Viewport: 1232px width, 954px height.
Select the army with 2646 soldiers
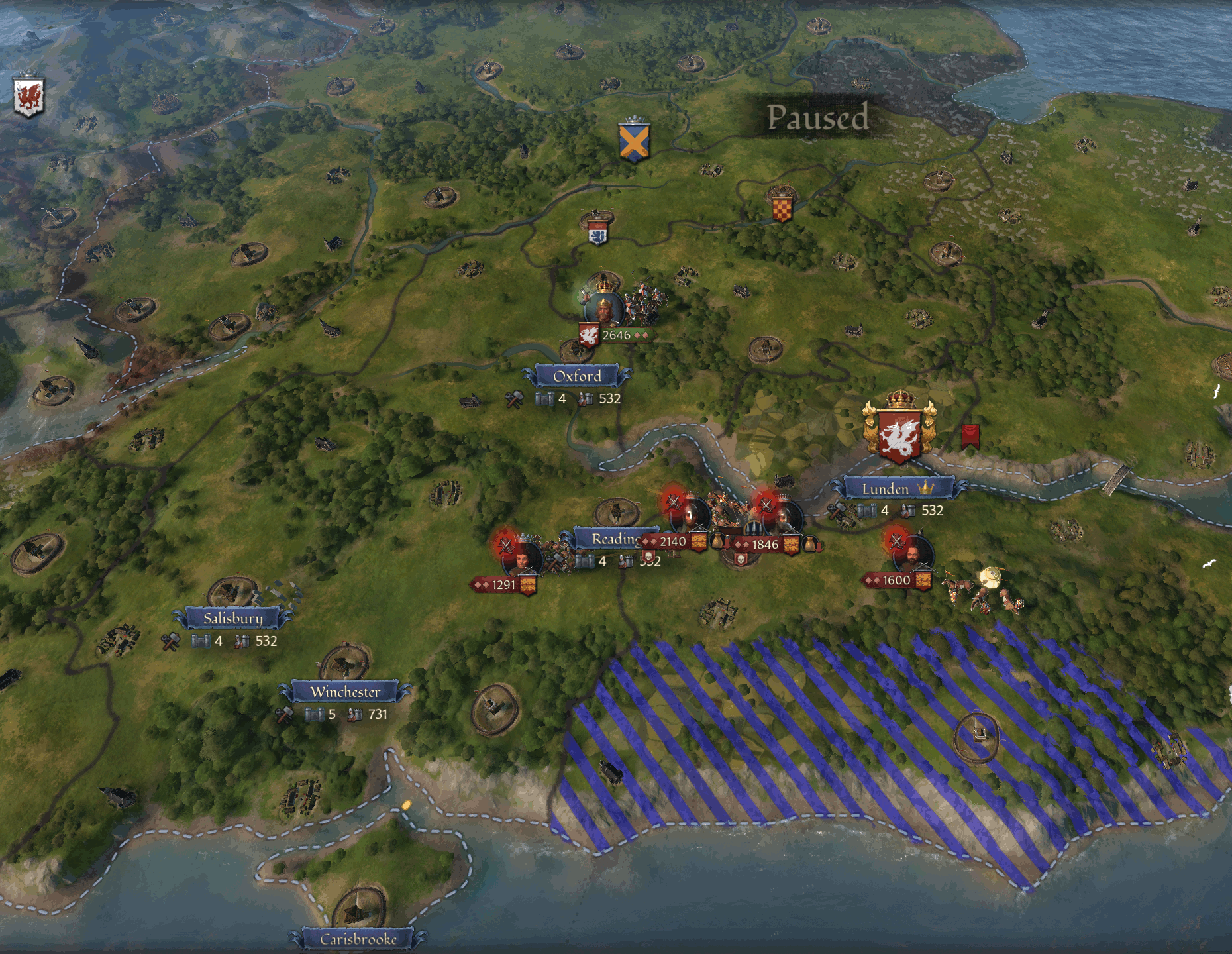(616, 335)
